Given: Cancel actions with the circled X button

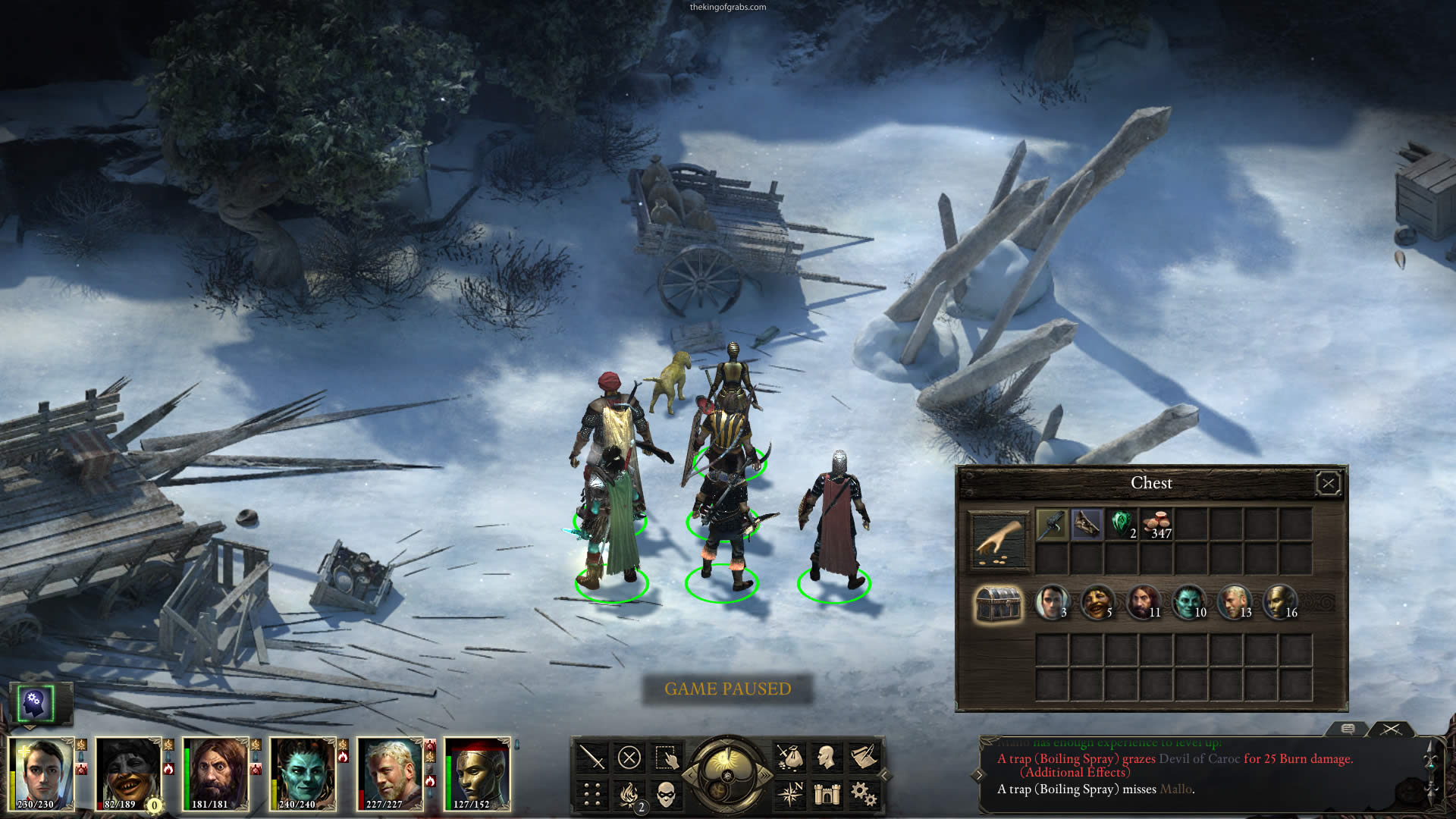Looking at the screenshot, I should (629, 758).
